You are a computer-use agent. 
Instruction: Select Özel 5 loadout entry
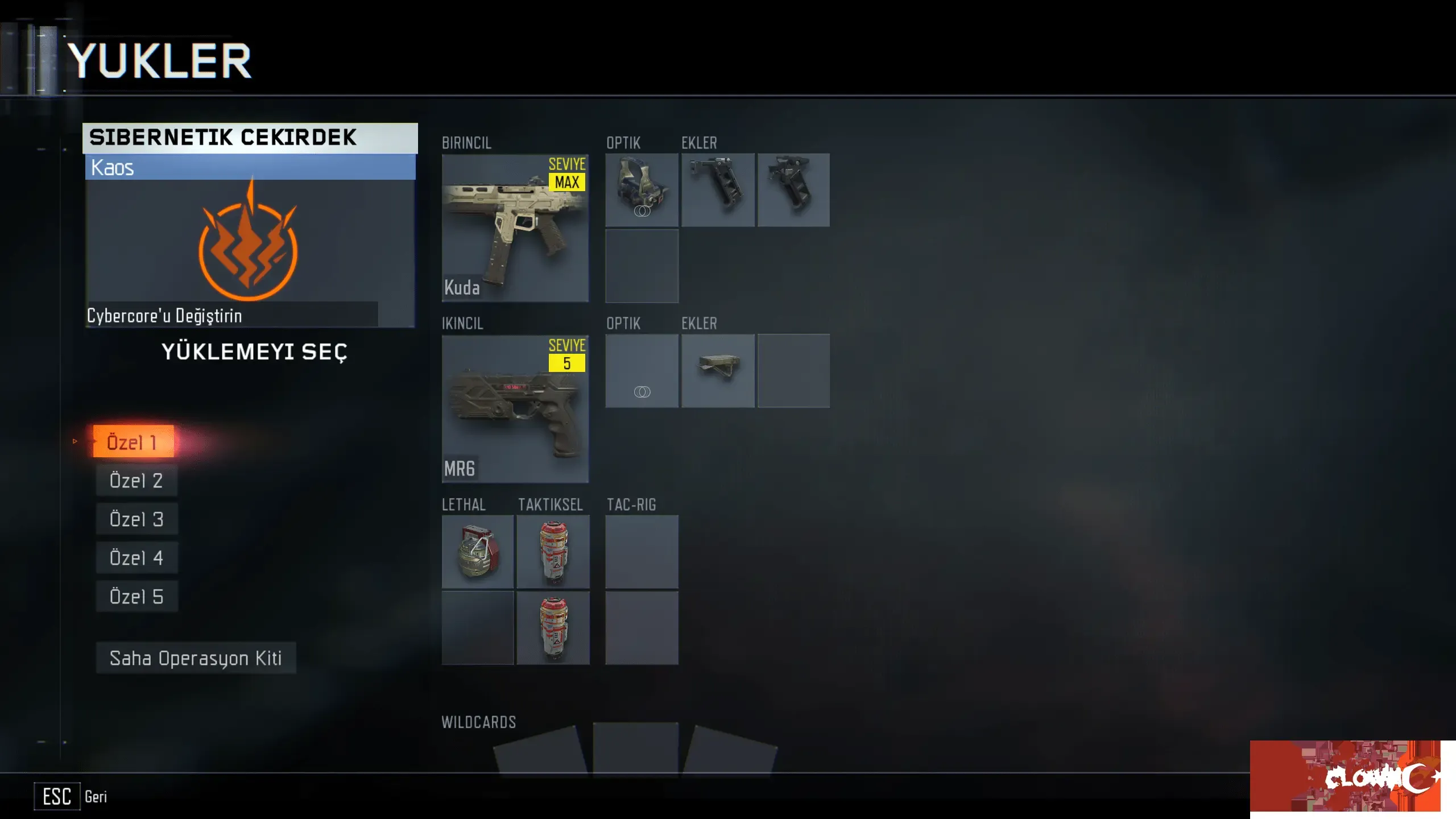click(136, 597)
